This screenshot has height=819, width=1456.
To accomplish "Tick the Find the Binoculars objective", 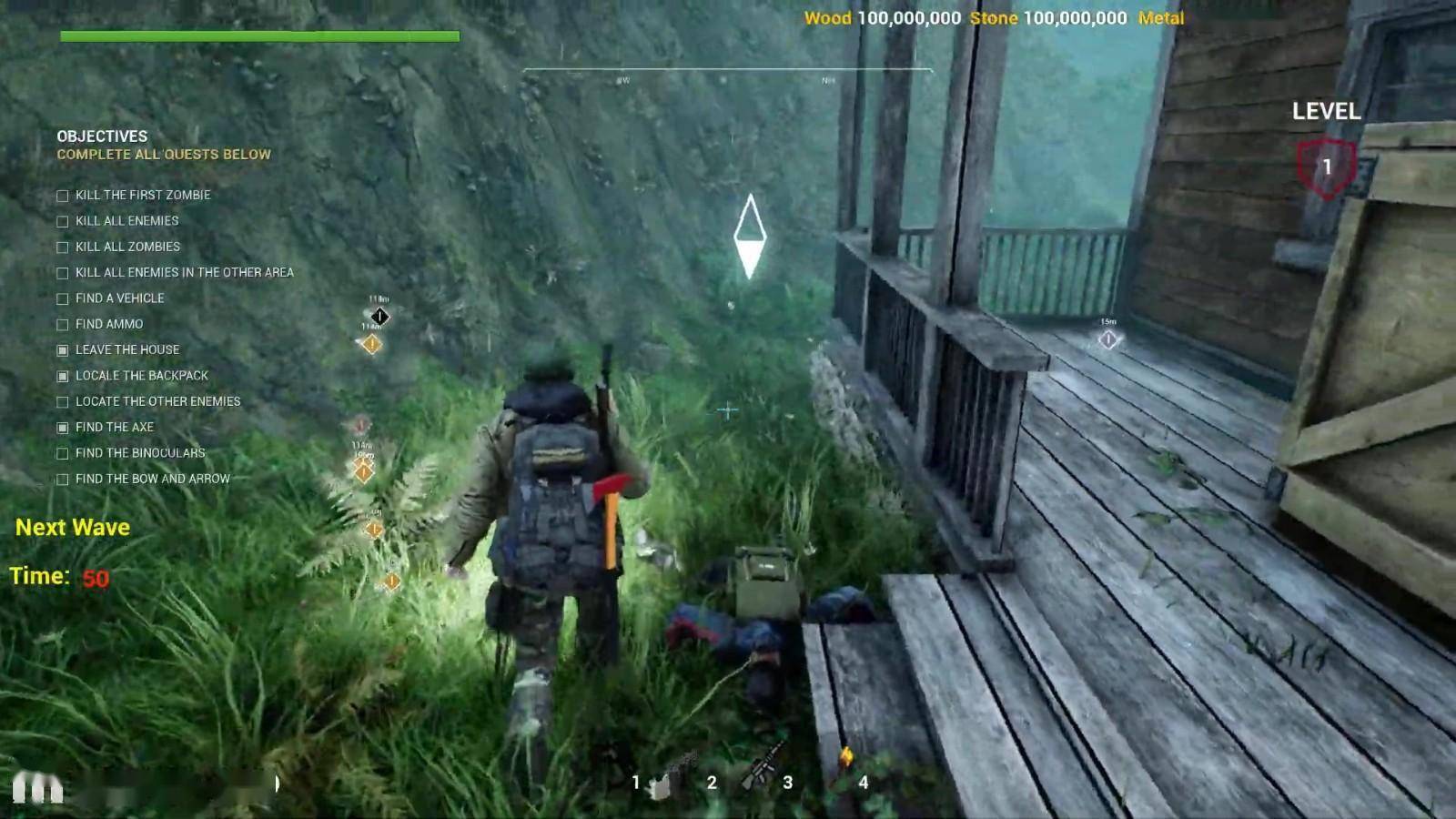I will [x=63, y=453].
